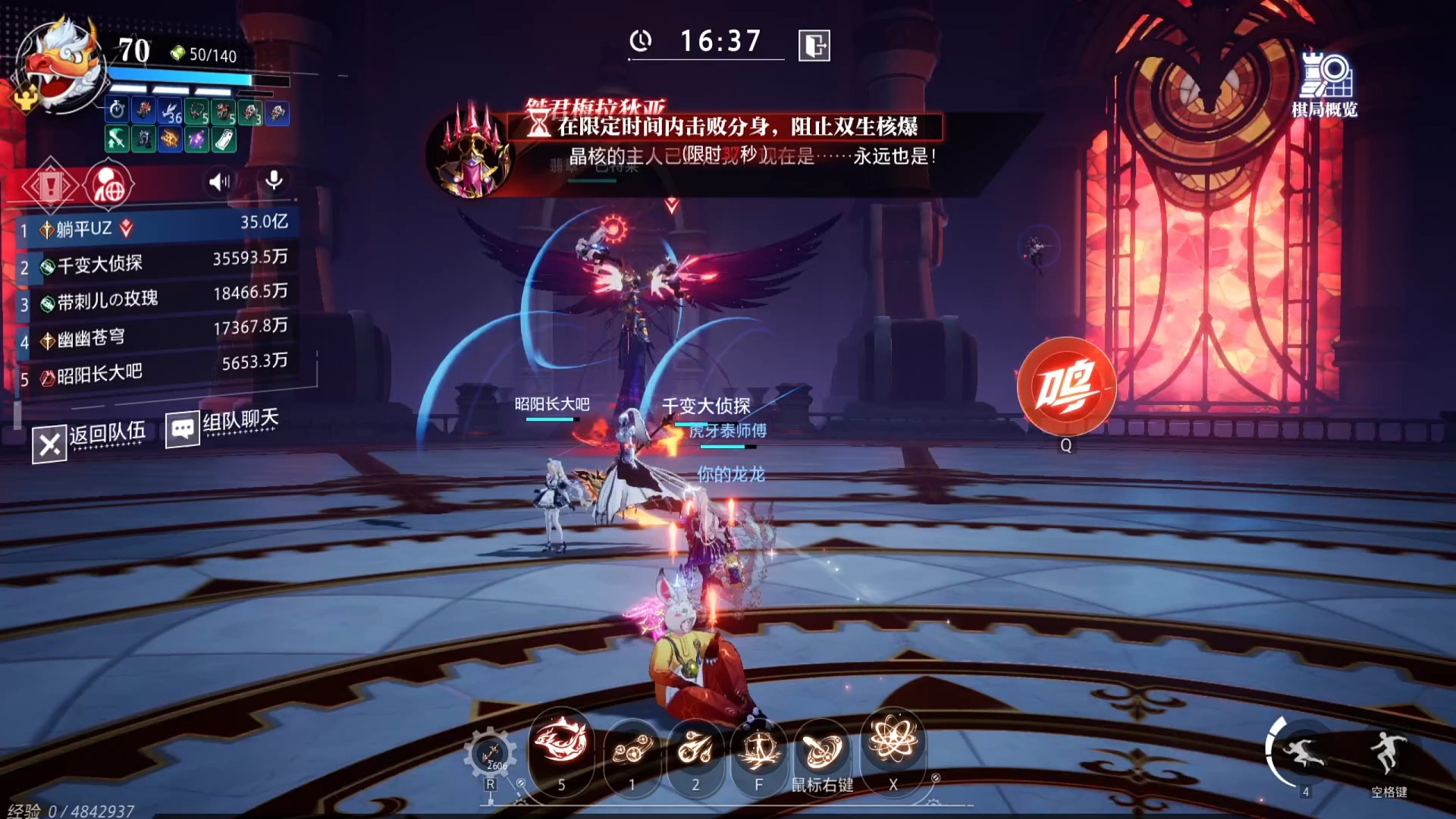Return to the team via 返回队伍
Image resolution: width=1456 pixels, height=819 pixels.
[x=89, y=440]
